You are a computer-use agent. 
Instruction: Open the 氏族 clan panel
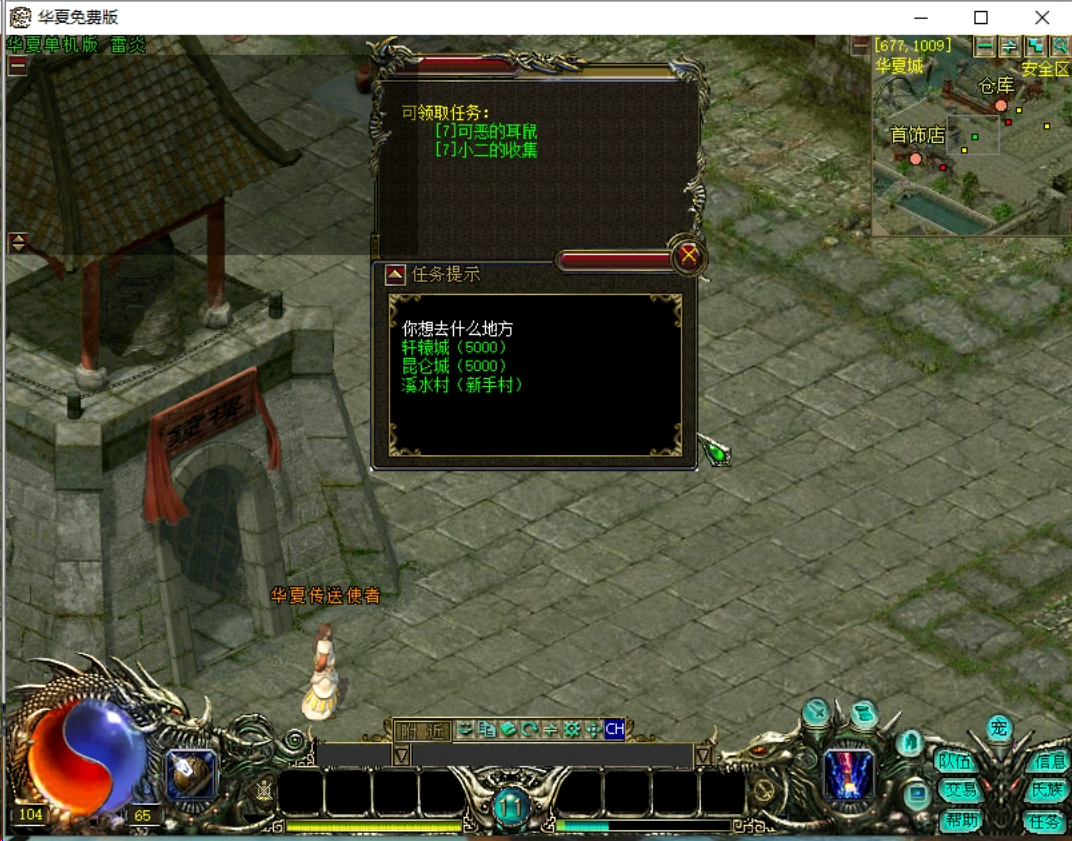(1047, 790)
